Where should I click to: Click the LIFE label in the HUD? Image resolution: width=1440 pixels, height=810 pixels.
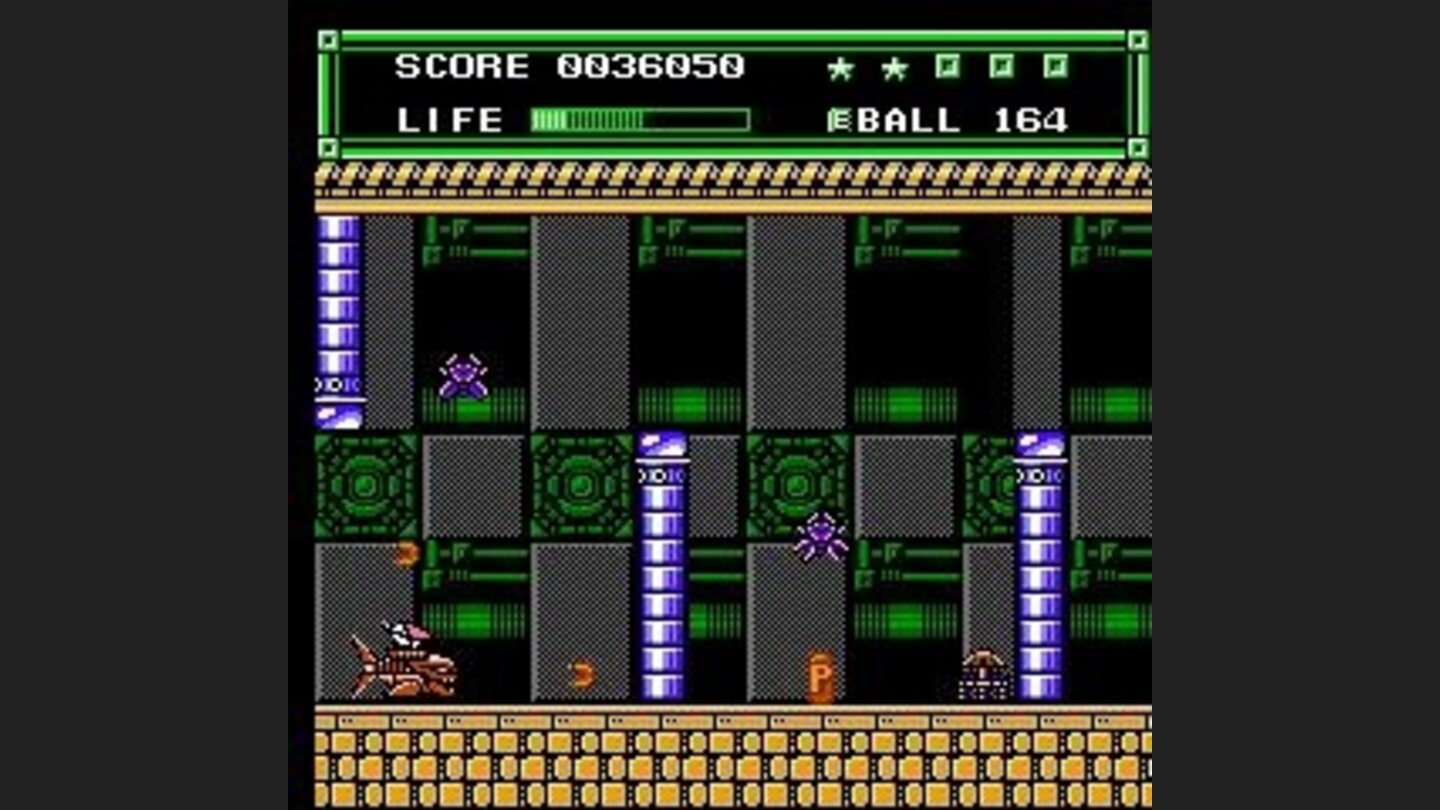pos(448,120)
